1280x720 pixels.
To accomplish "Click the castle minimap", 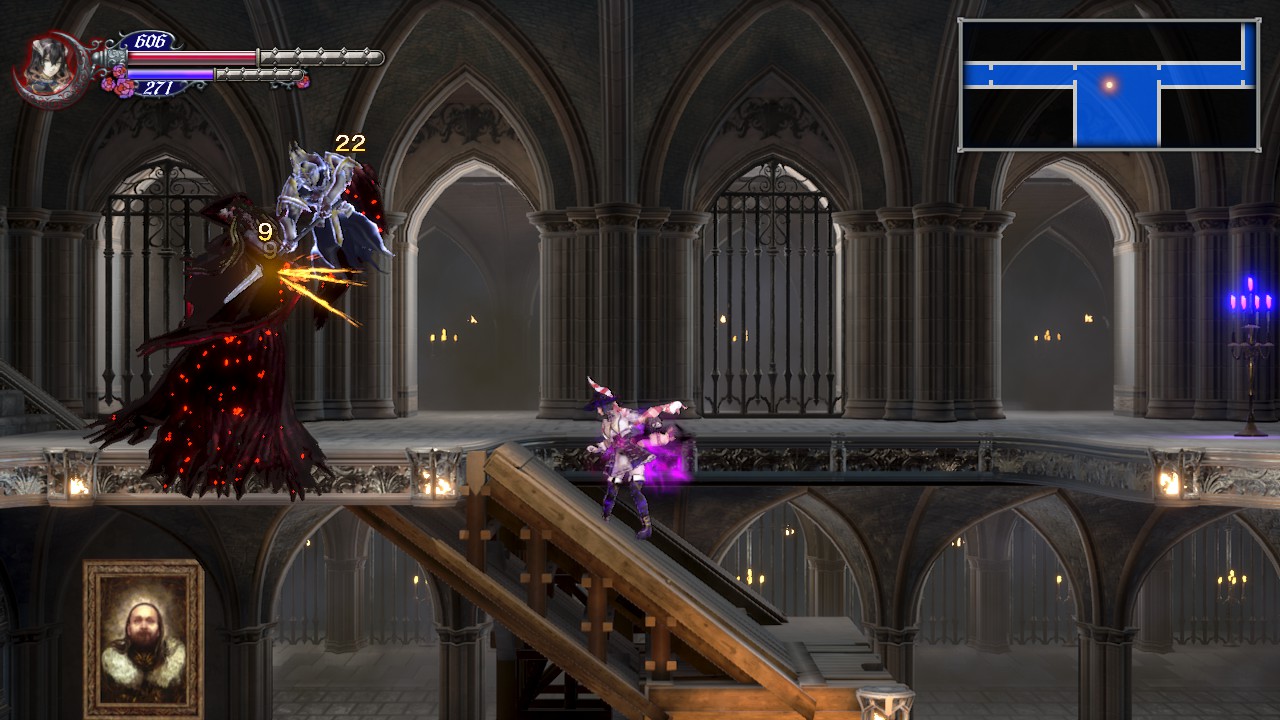I will tap(1109, 85).
